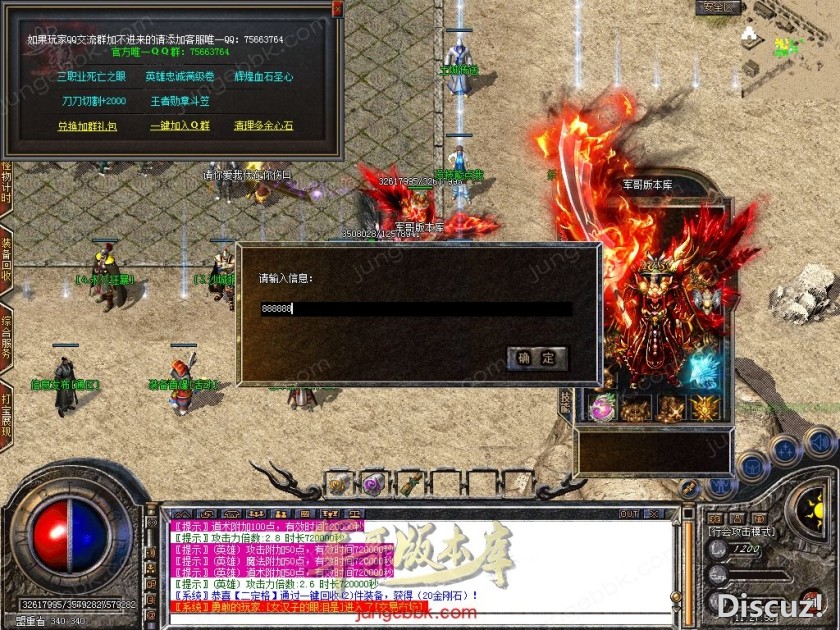This screenshot has height=630, width=840.
Task: Select 三职业死亡之眼 in the NPC menu
Action: pyautogui.click(x=92, y=76)
